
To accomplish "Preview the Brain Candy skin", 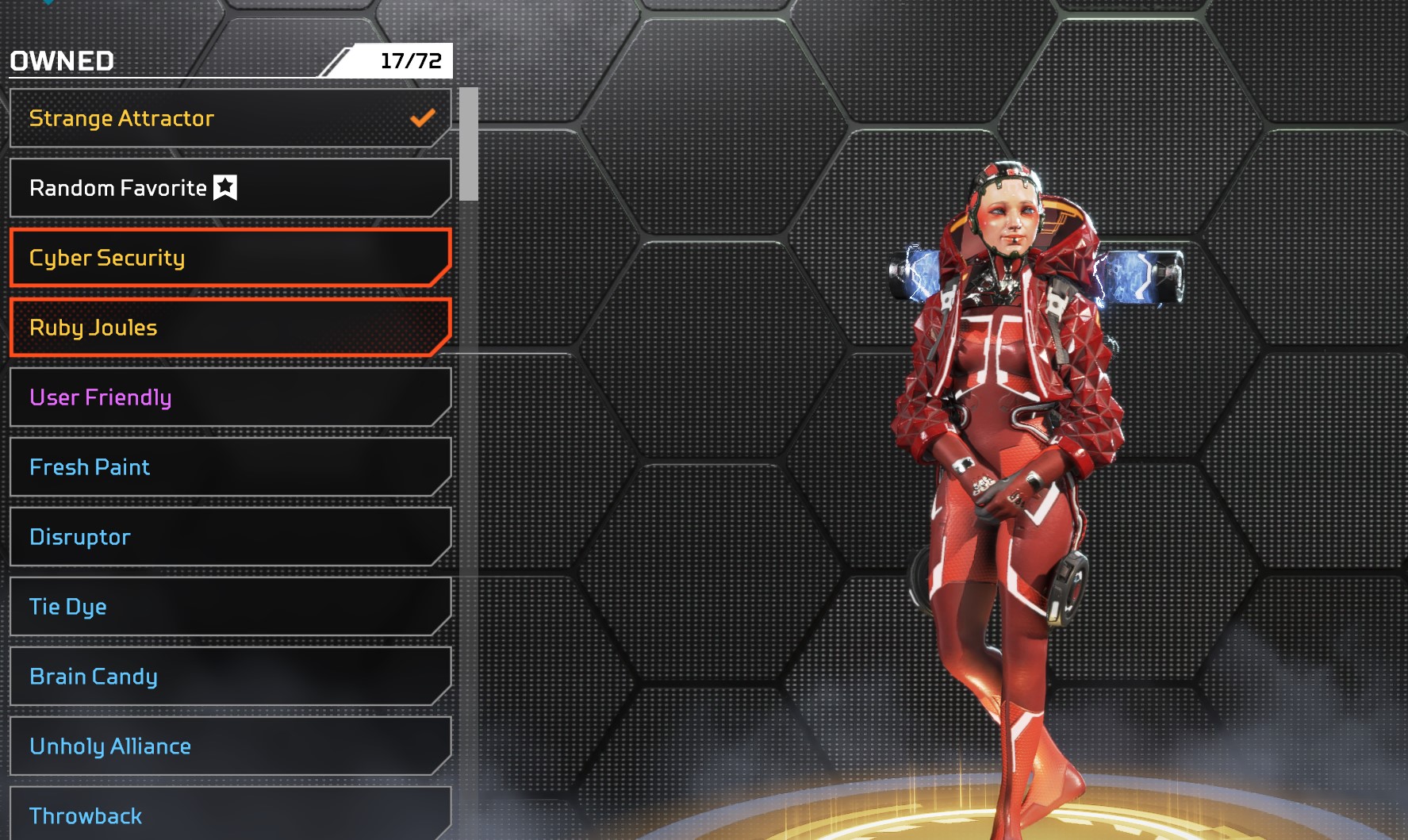I will (x=230, y=677).
